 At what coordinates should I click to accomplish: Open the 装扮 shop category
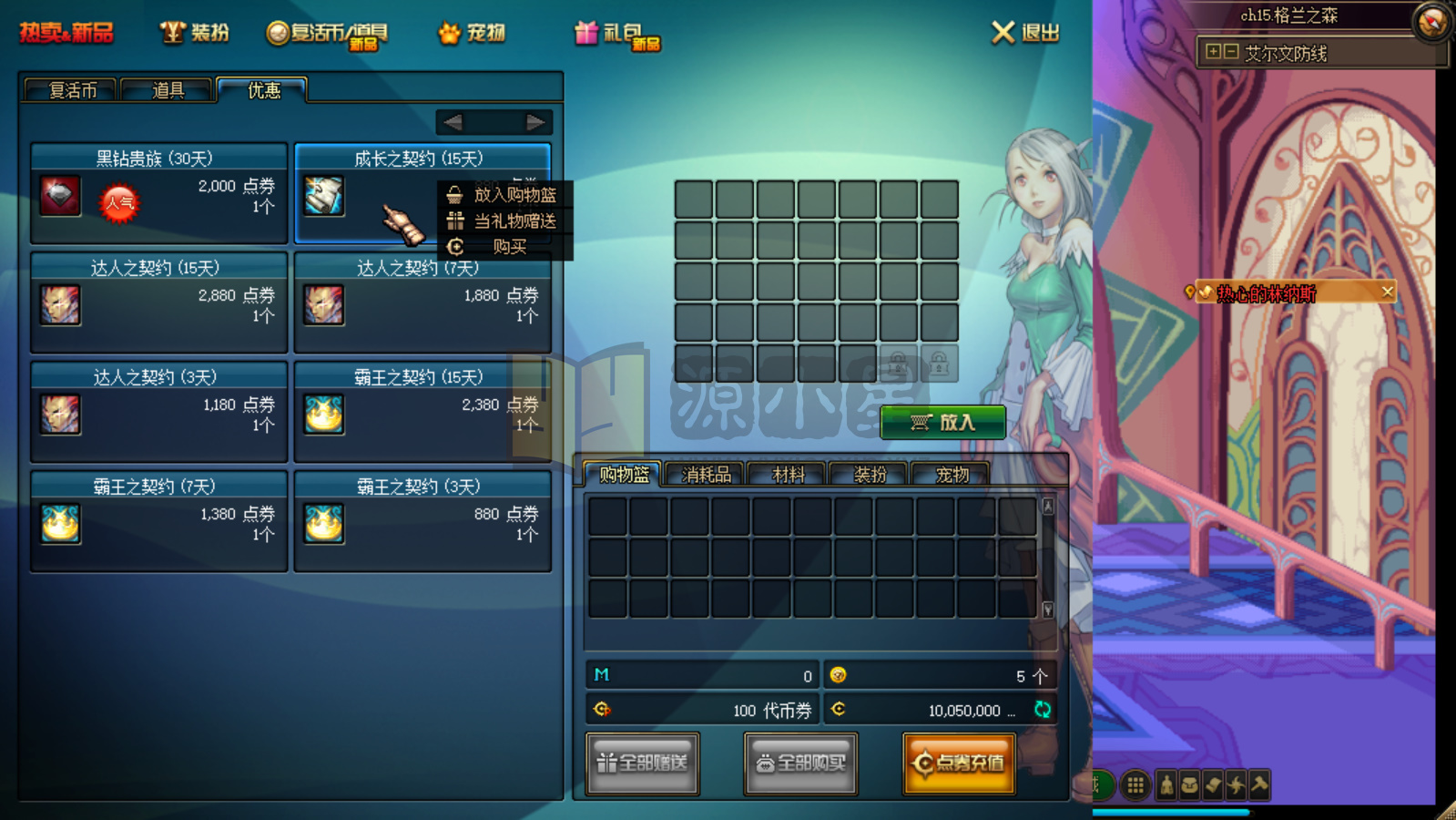(x=195, y=33)
